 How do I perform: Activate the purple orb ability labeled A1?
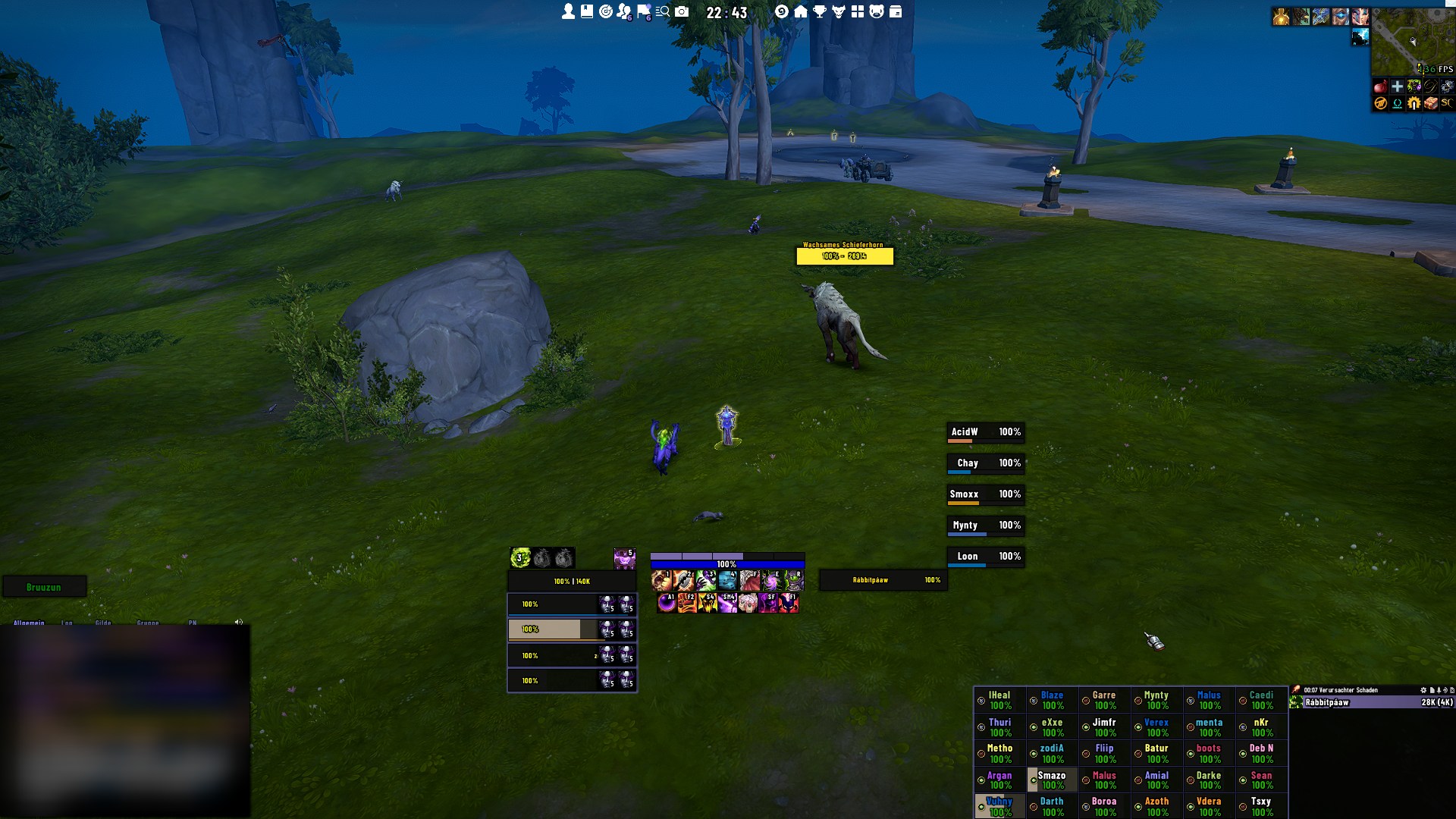pos(667,603)
